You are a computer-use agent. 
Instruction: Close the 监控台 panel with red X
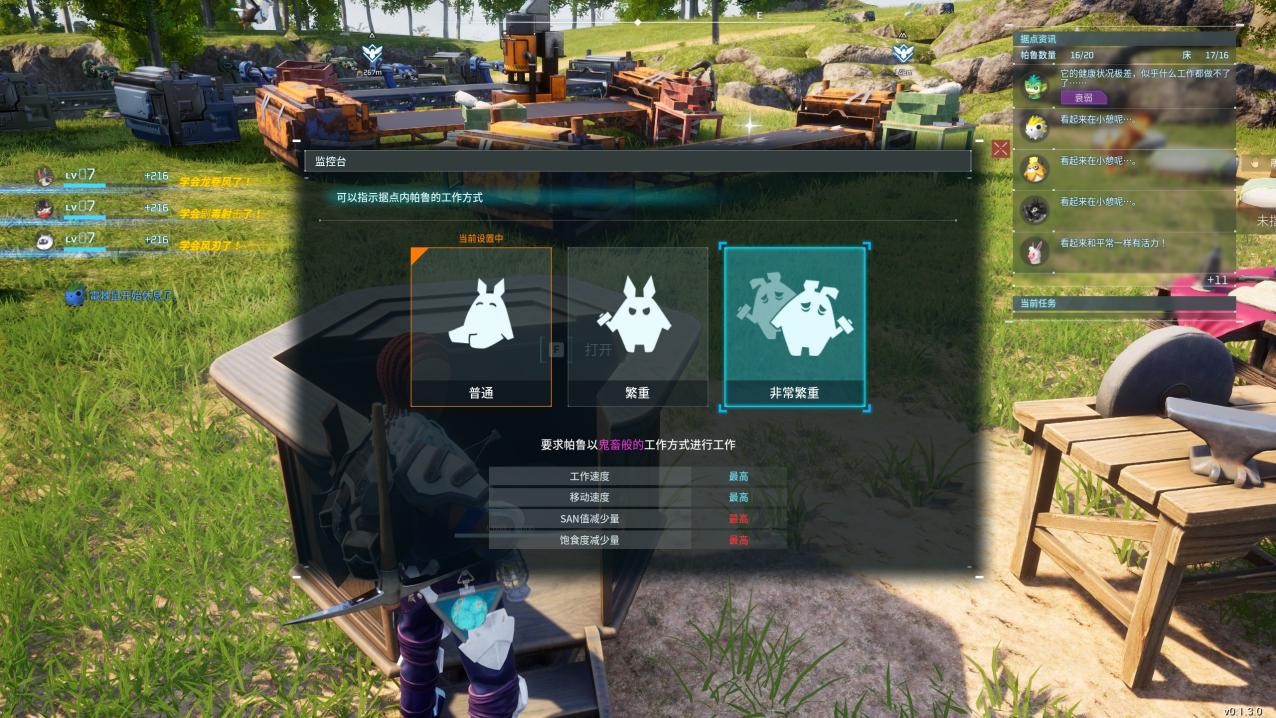click(x=1001, y=150)
